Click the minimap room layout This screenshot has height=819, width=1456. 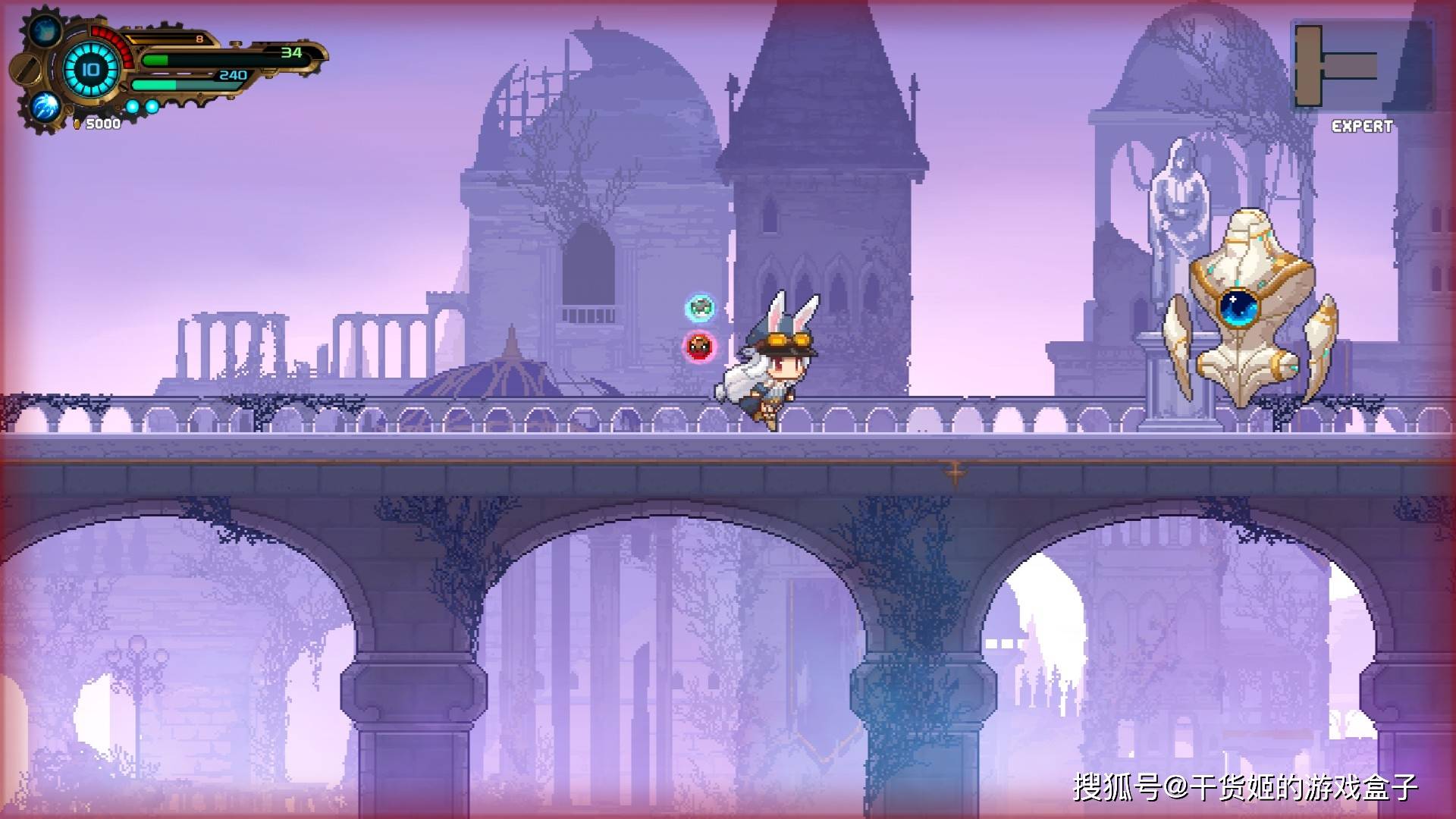coord(1361,66)
